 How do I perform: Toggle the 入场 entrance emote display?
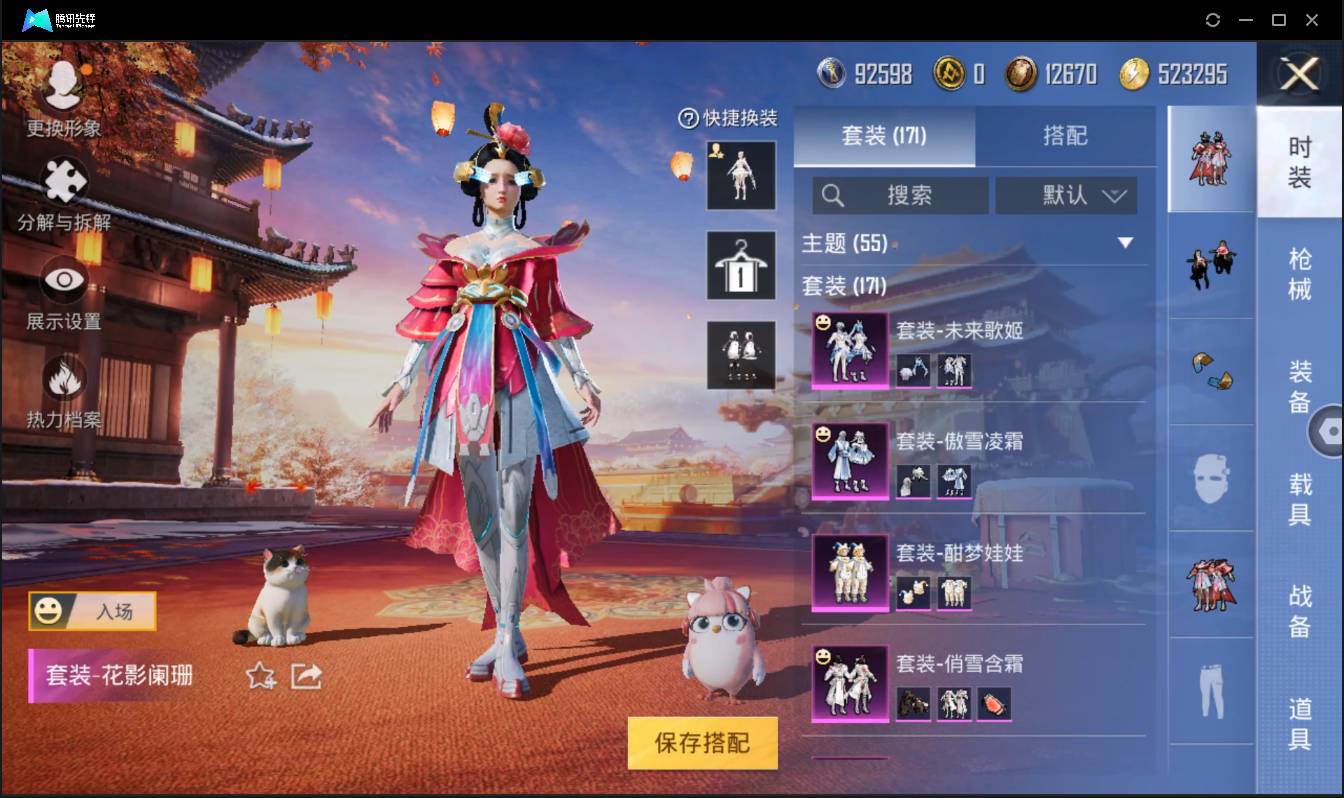coord(91,613)
